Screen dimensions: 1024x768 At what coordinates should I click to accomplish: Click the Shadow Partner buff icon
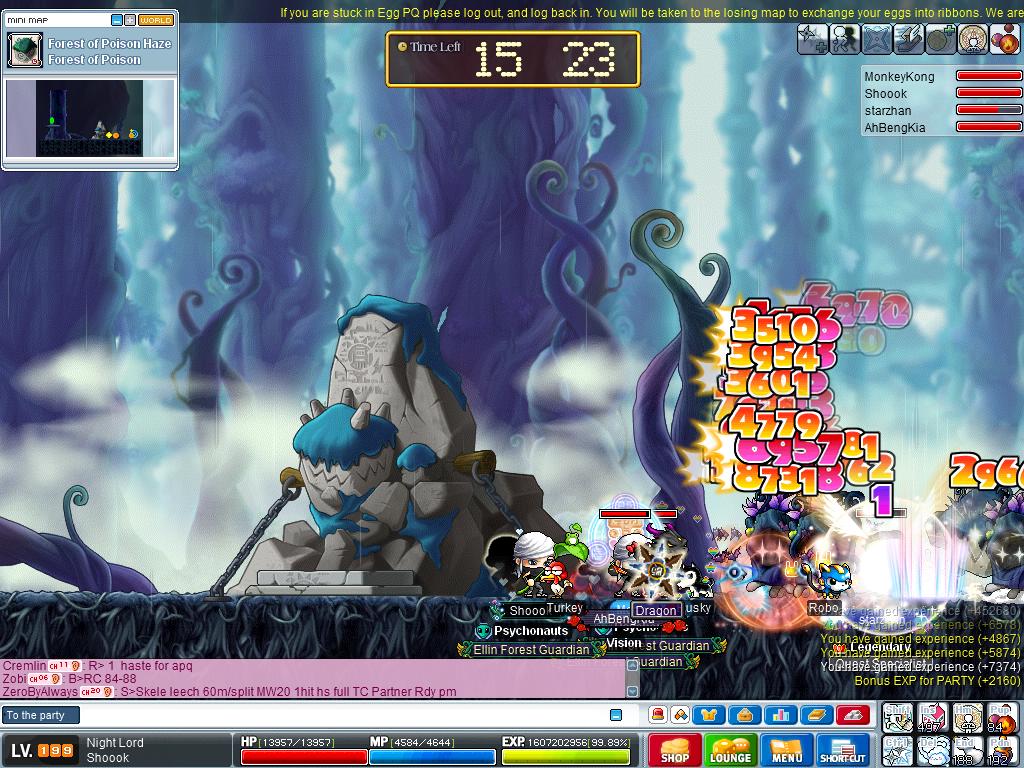(x=845, y=38)
